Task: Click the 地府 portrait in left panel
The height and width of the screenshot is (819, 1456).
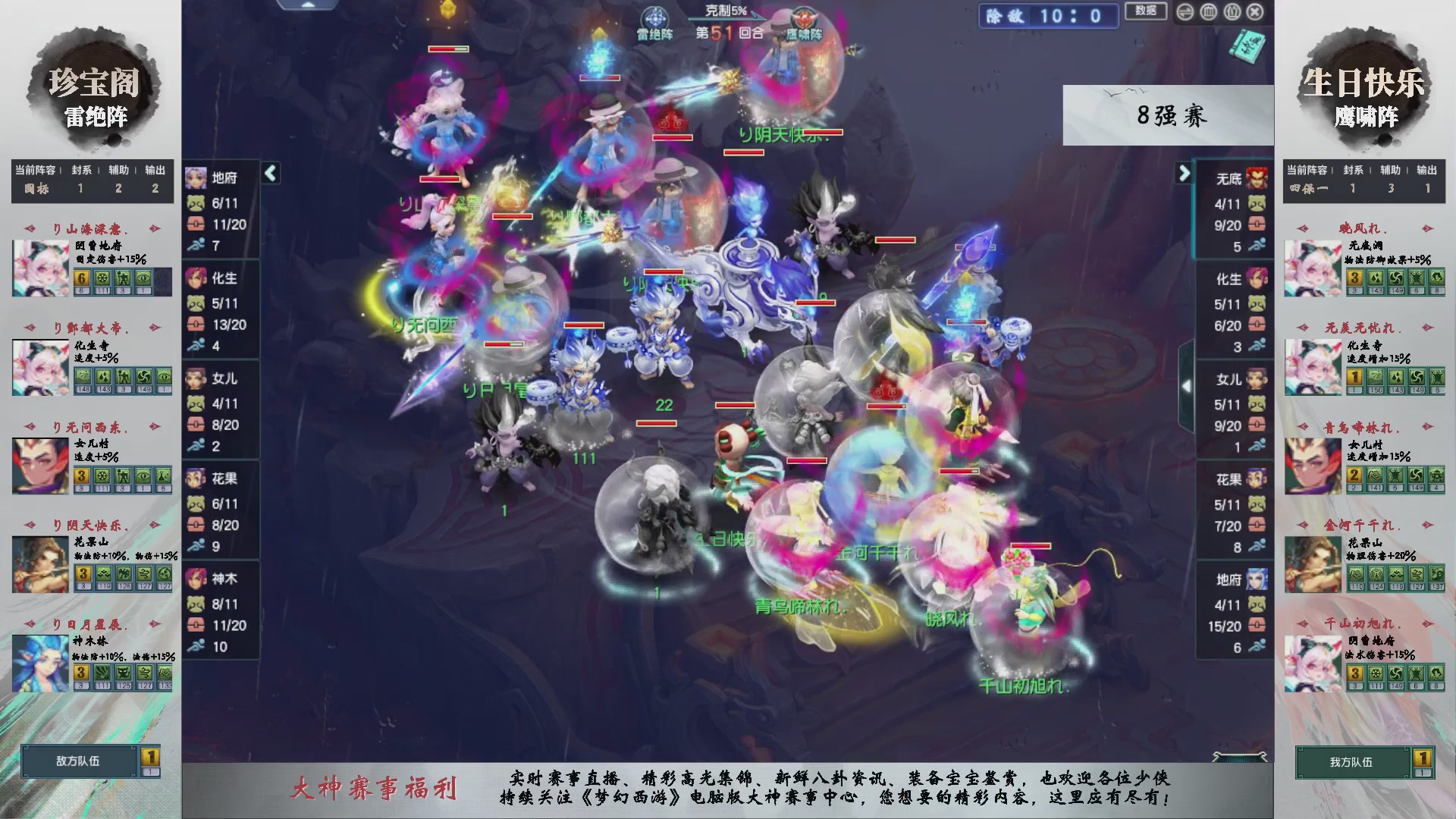Action: click(196, 177)
